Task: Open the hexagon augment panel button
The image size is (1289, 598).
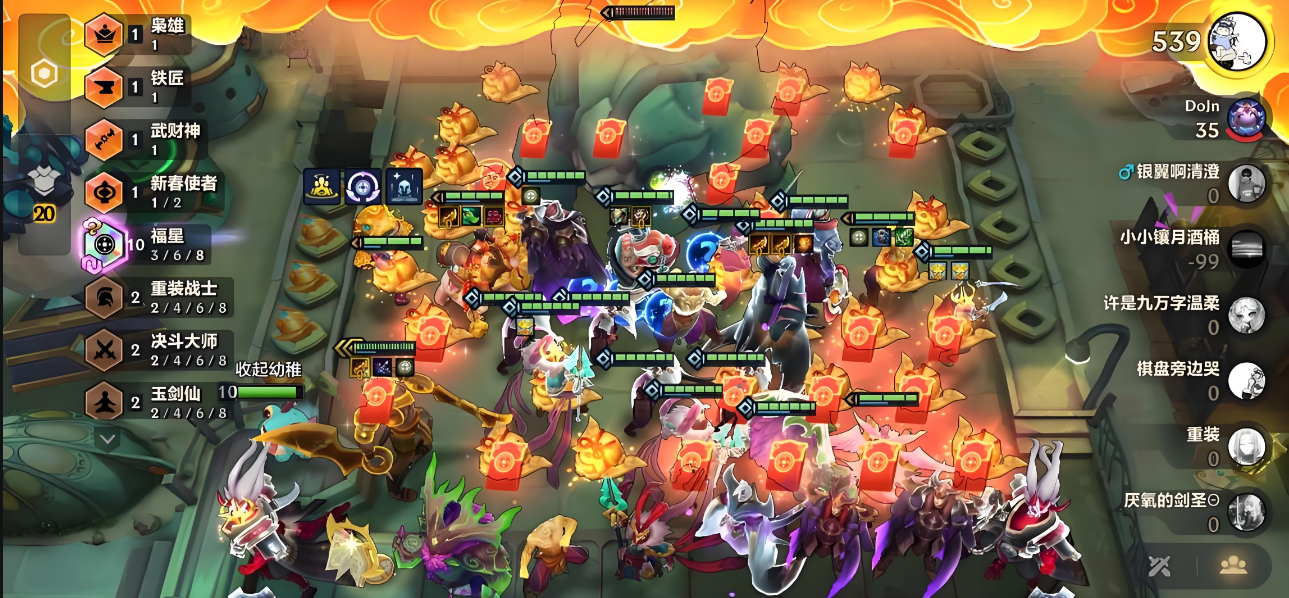Action: pyautogui.click(x=44, y=73)
